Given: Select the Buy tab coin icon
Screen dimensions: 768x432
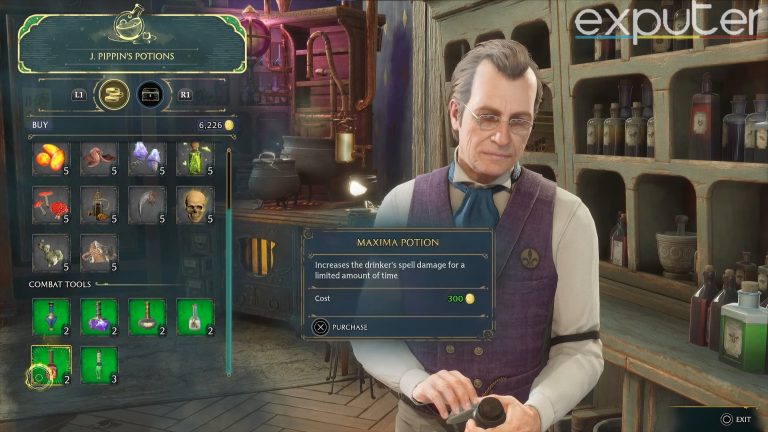Looking at the screenshot, I should [112, 94].
